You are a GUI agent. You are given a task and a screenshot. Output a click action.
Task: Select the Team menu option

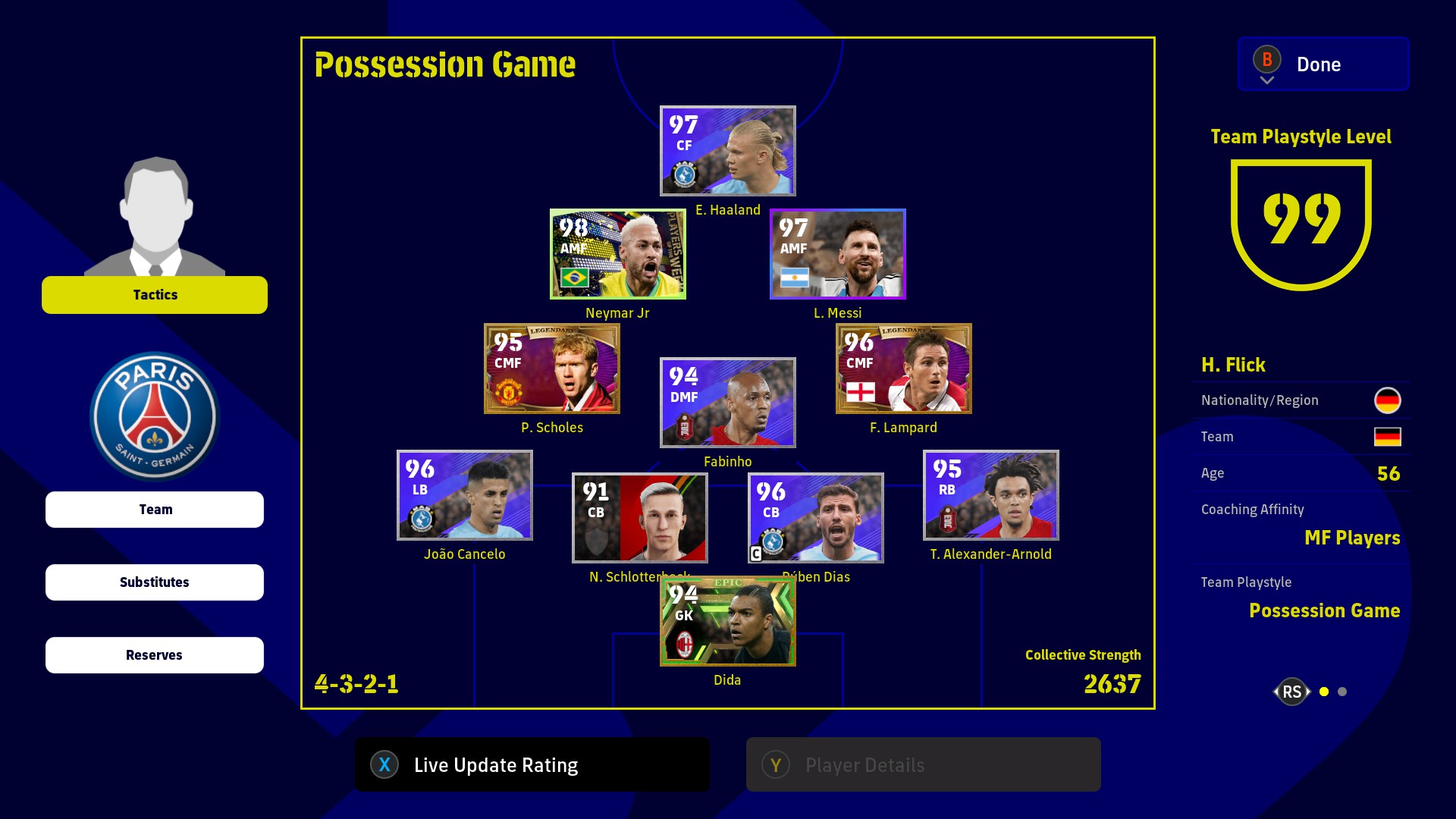click(155, 510)
